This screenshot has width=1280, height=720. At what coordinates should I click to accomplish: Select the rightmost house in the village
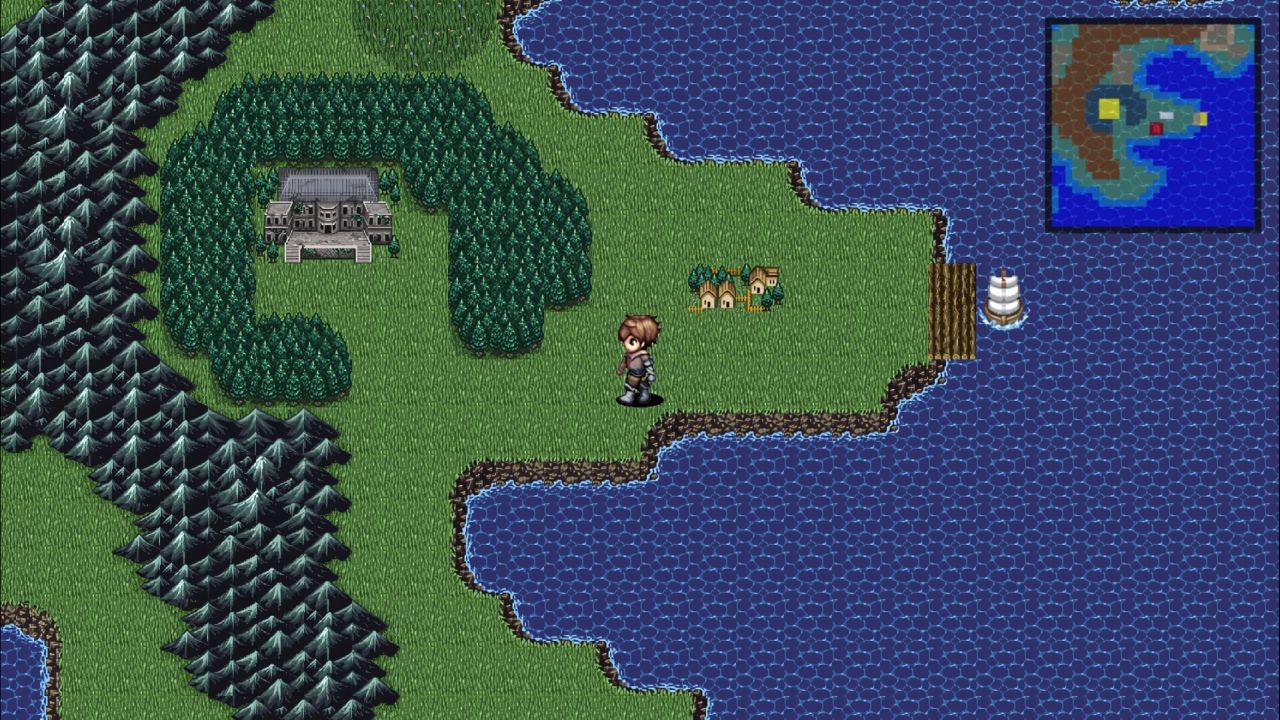770,280
